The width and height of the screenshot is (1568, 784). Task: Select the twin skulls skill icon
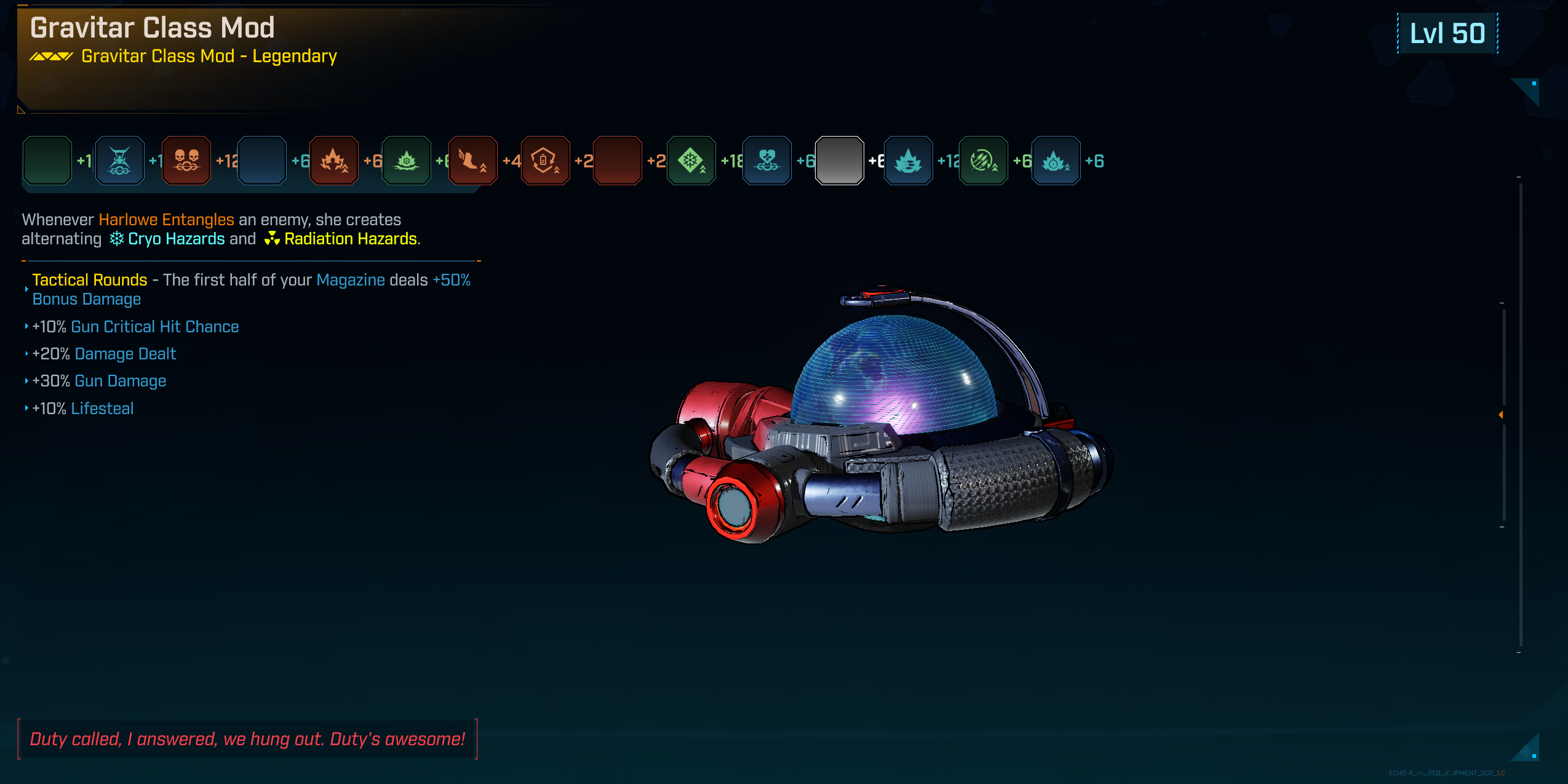coord(186,161)
